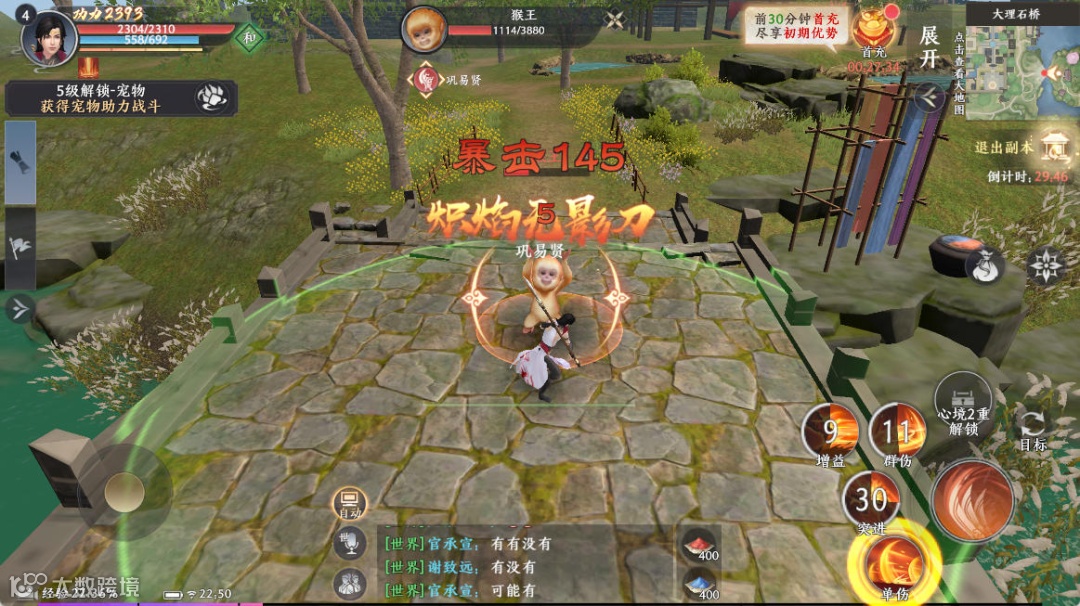Tap the white flower emblem icon

click(x=1045, y=265)
